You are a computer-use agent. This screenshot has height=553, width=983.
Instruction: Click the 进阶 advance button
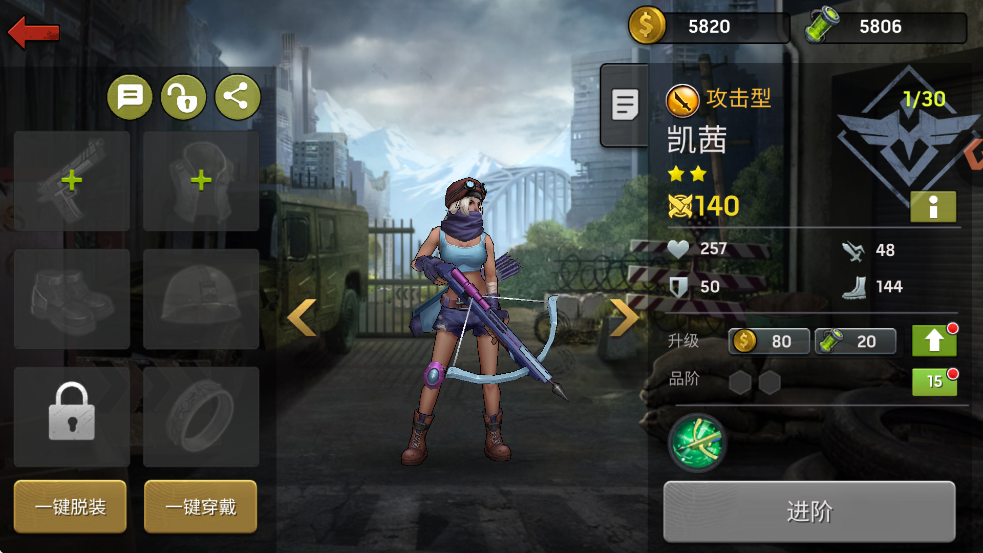point(809,512)
